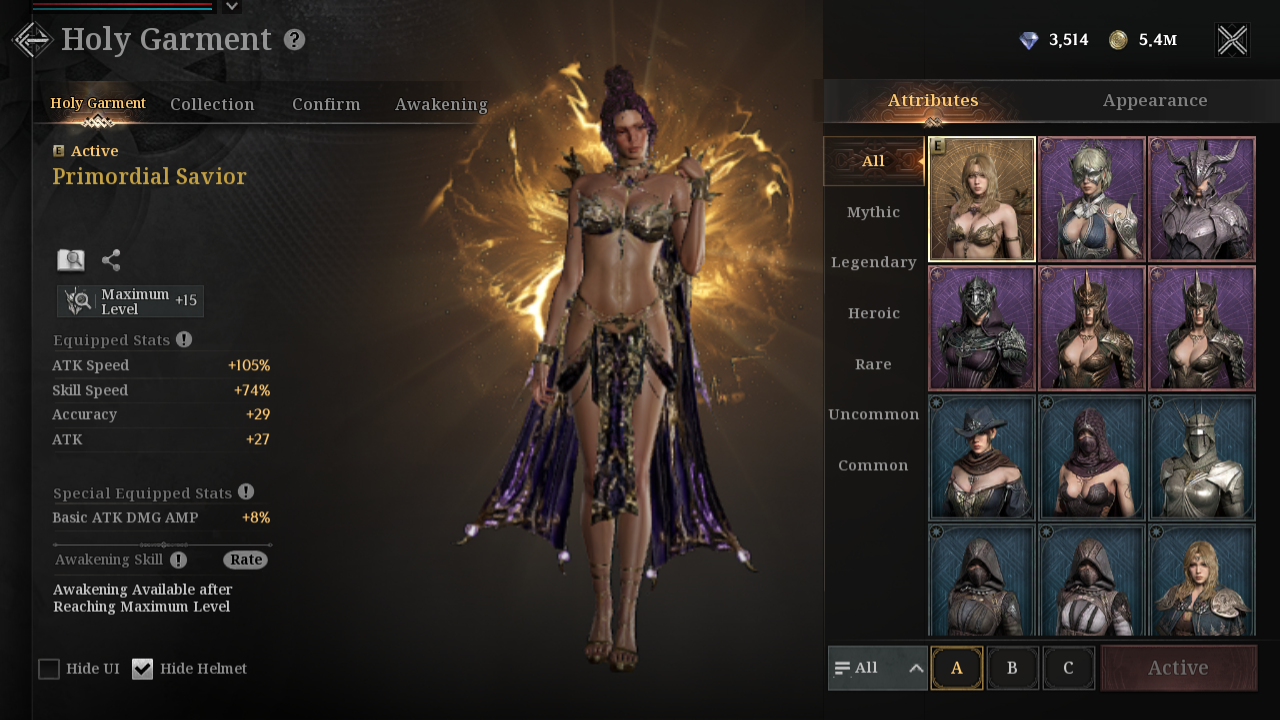Filter garments by Mythic grade
This screenshot has height=720, width=1280.
tap(873, 212)
